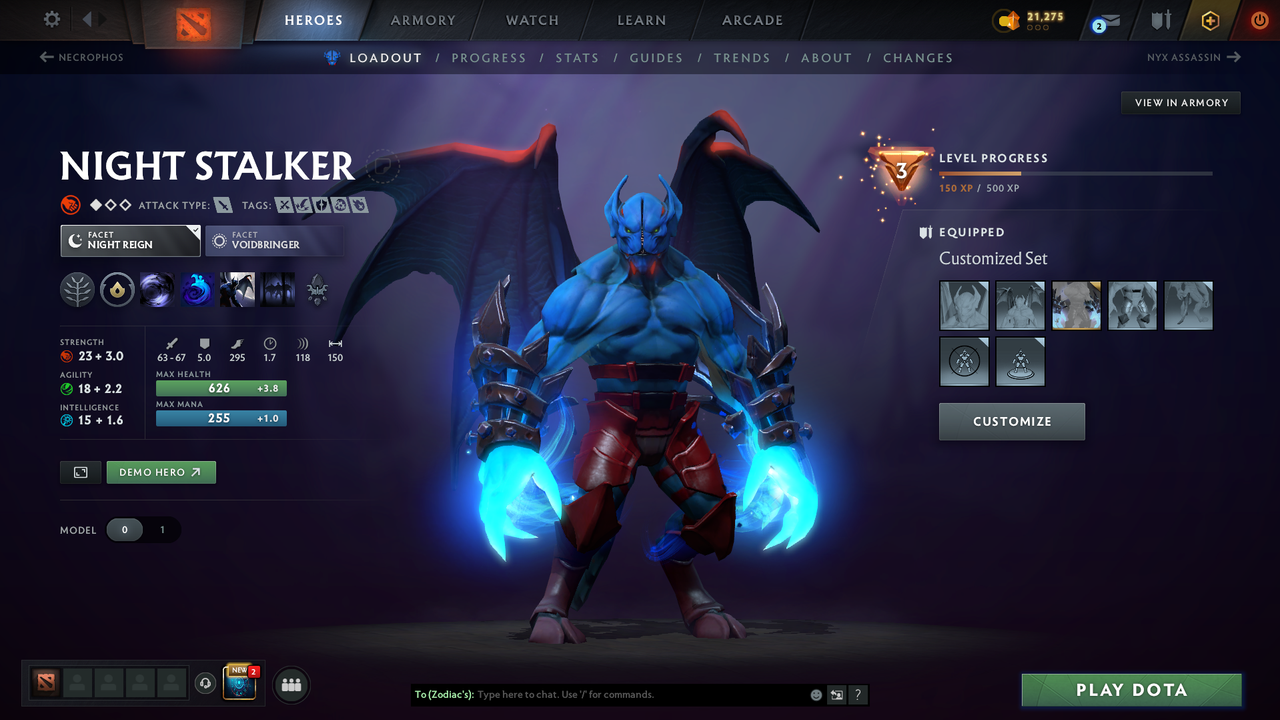Image resolution: width=1280 pixels, height=720 pixels.
Task: Open the emoticon picker in the chat bar
Action: tap(814, 694)
